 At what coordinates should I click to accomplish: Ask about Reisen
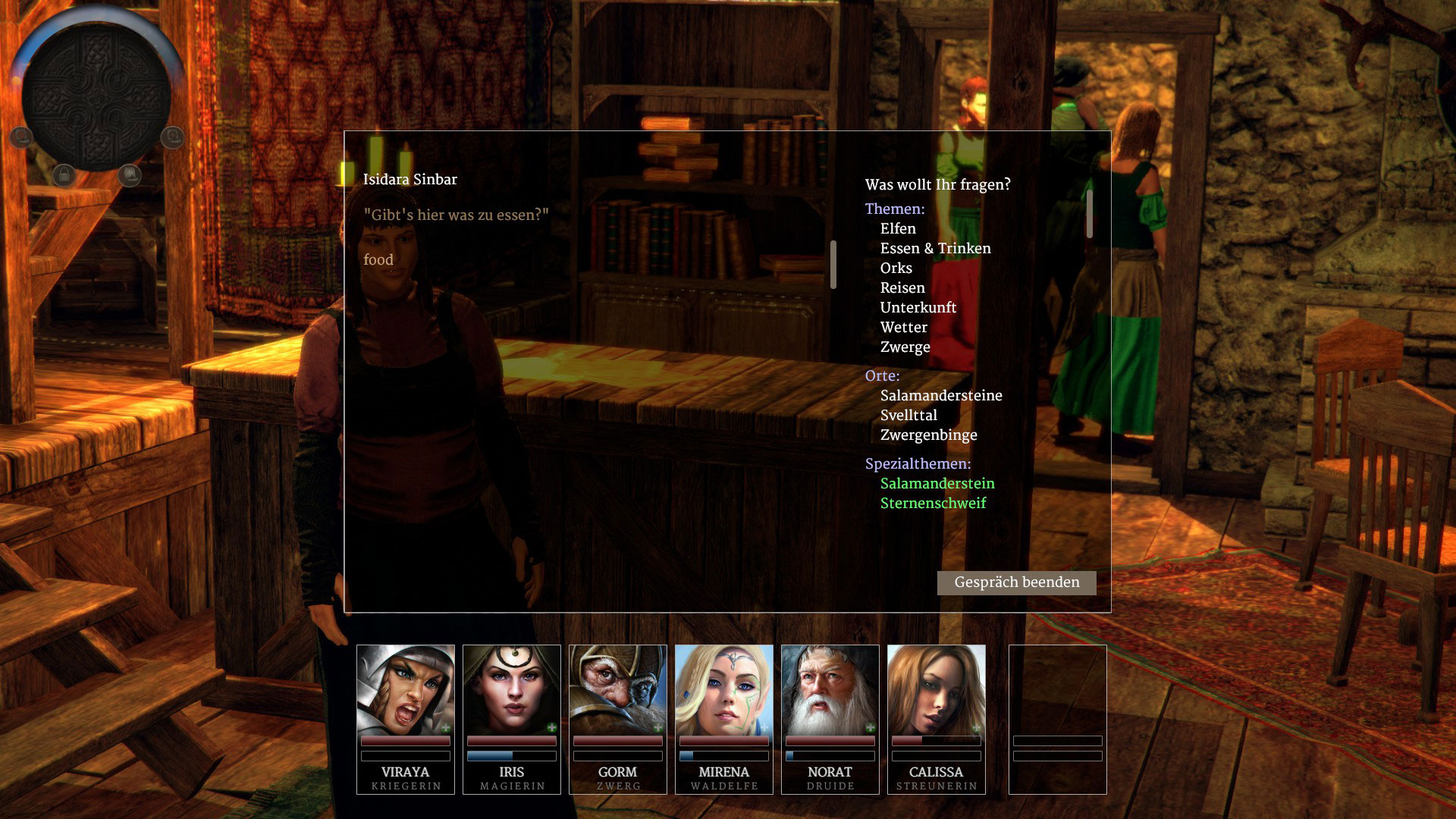click(902, 288)
